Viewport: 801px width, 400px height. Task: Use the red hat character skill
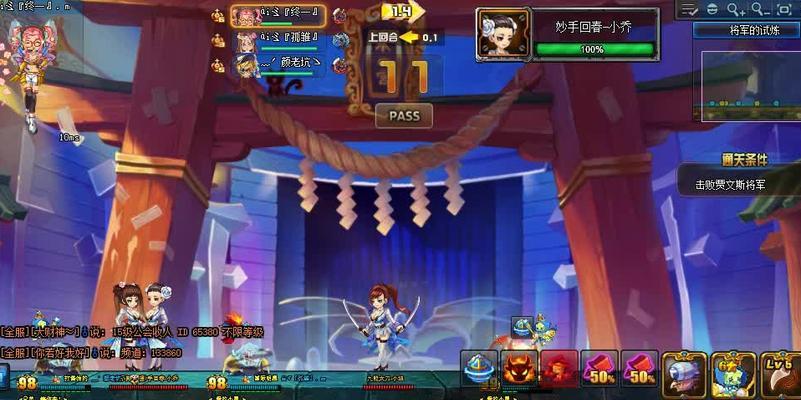[x=559, y=368]
